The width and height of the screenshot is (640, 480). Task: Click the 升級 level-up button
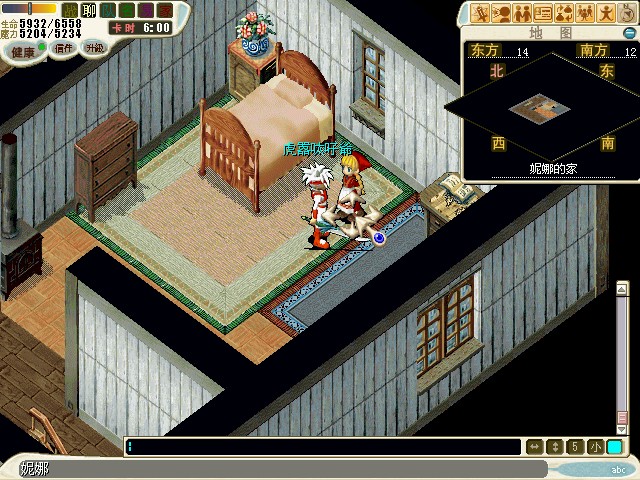click(94, 48)
